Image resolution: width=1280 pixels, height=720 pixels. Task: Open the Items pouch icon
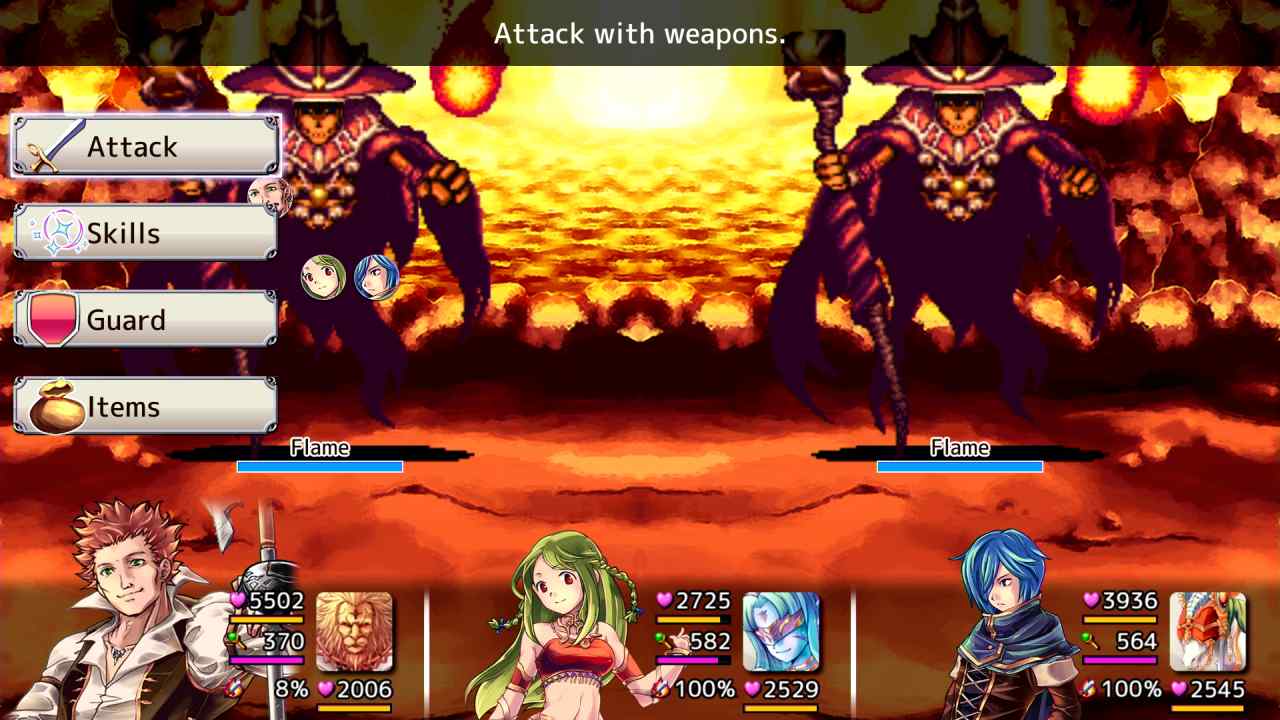pyautogui.click(x=55, y=406)
